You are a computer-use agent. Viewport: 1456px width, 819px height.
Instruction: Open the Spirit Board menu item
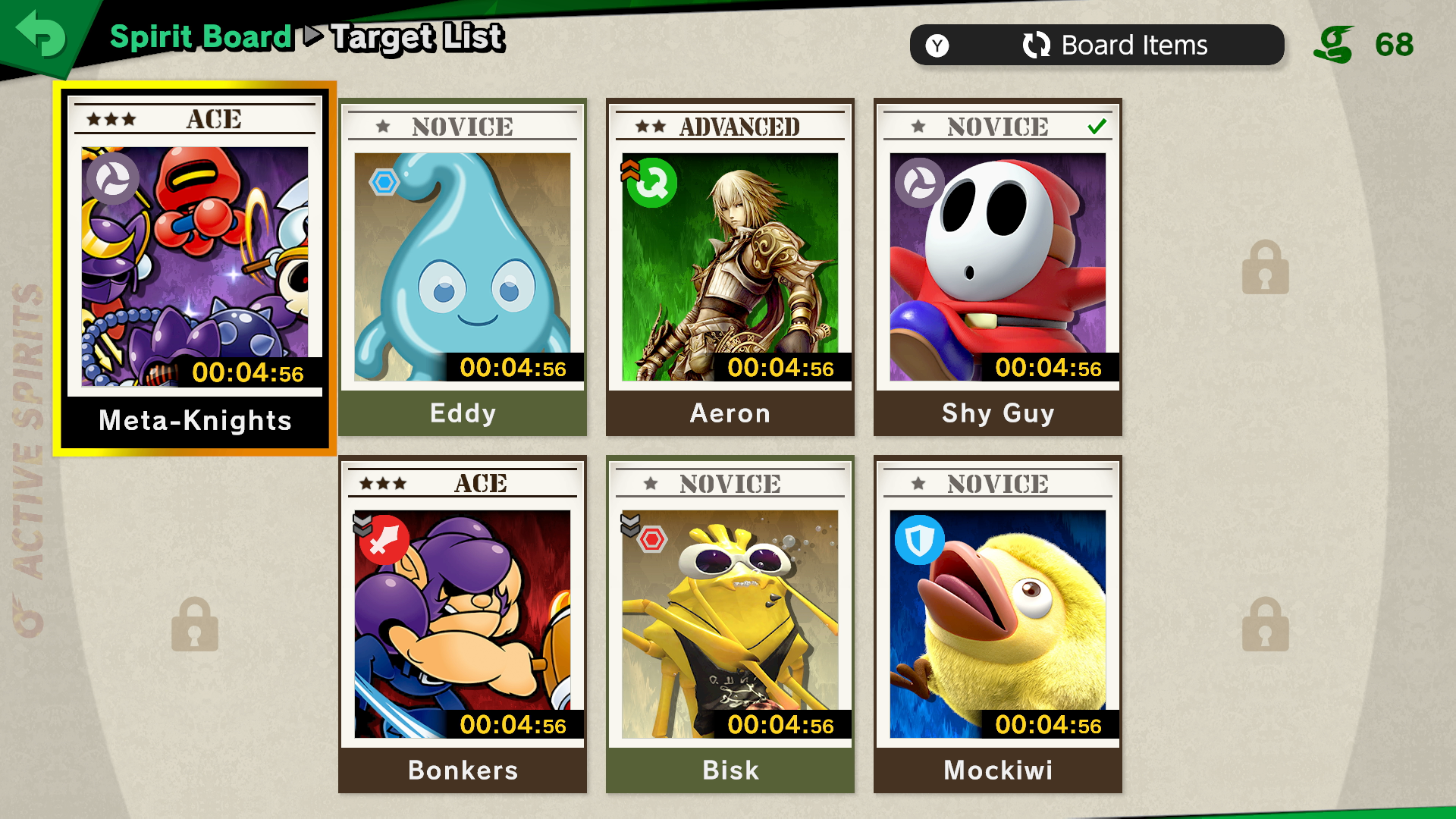tap(201, 36)
